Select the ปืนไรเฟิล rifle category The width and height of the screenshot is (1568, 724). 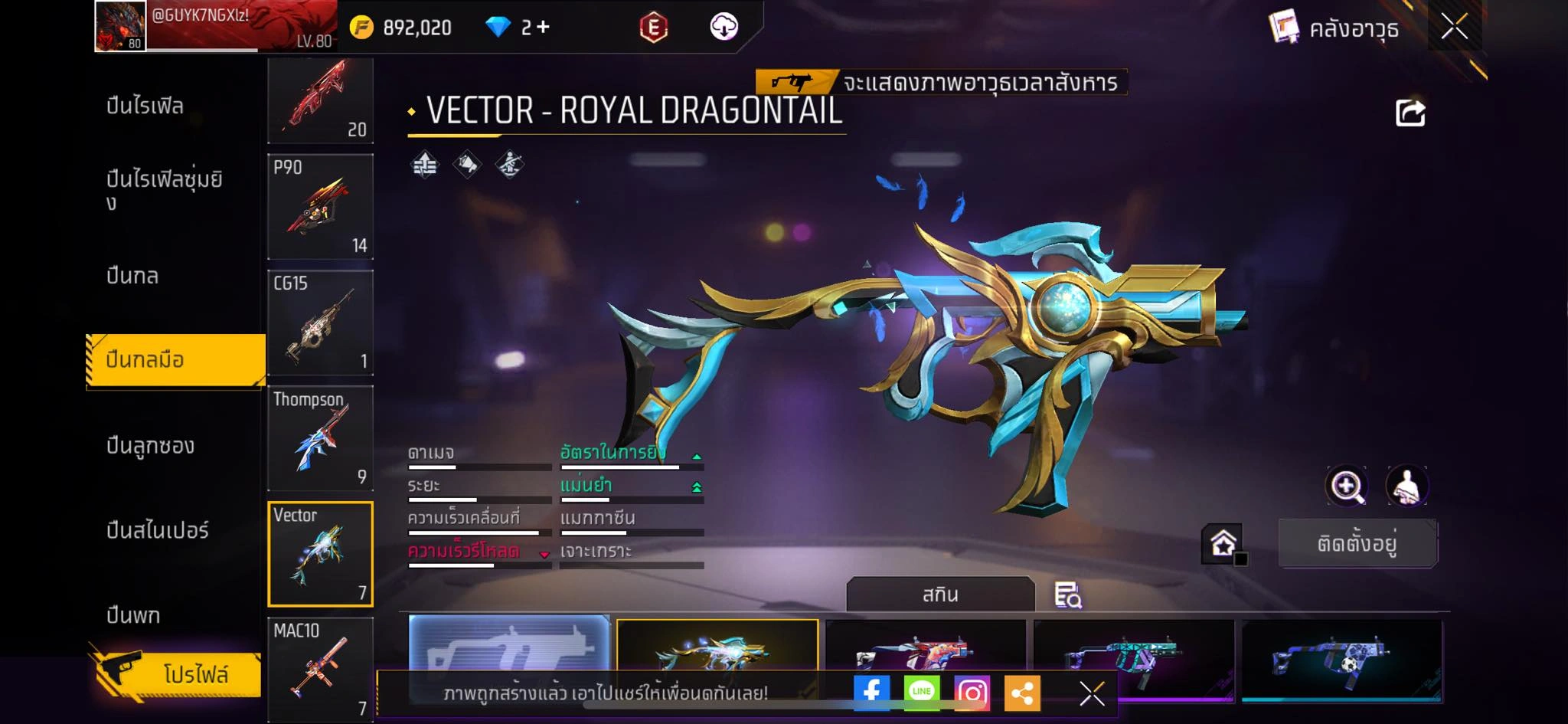[x=145, y=106]
